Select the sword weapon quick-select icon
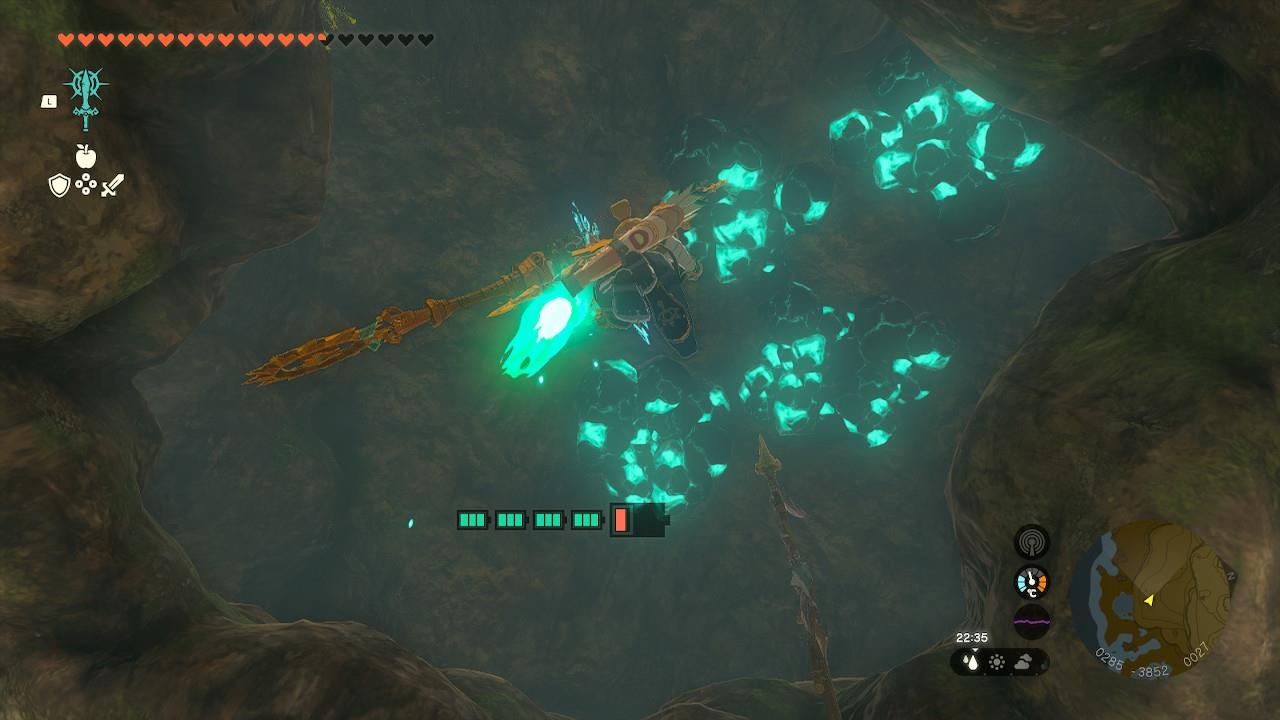The width and height of the screenshot is (1280, 720). point(112,185)
